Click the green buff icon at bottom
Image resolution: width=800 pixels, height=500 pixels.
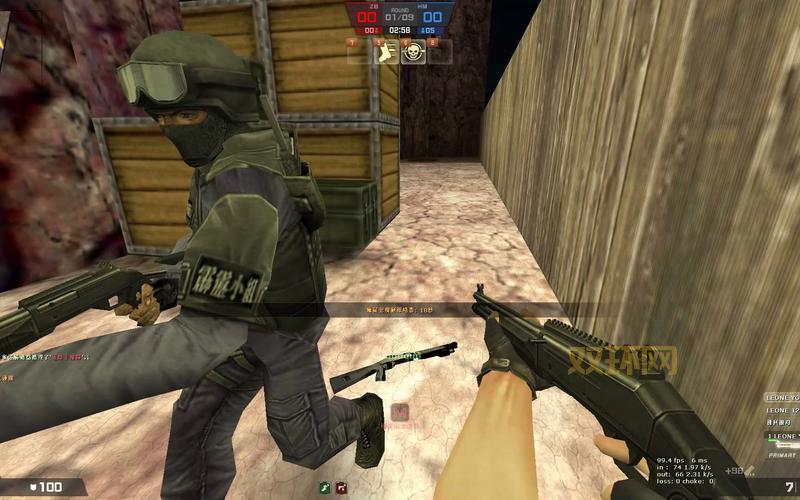(325, 487)
